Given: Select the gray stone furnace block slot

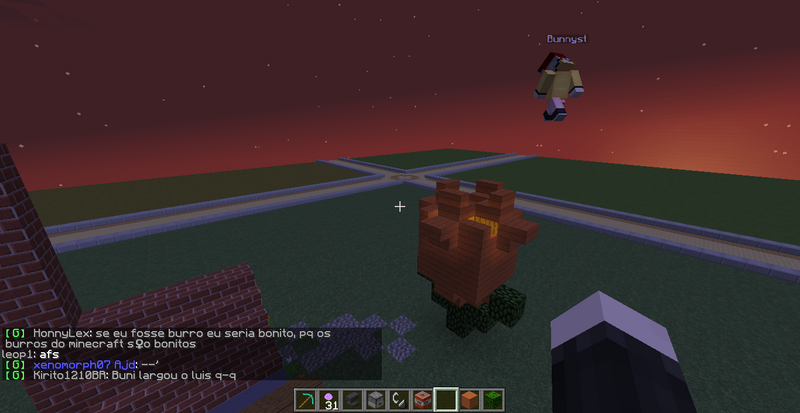Looking at the screenshot, I should coord(374,400).
